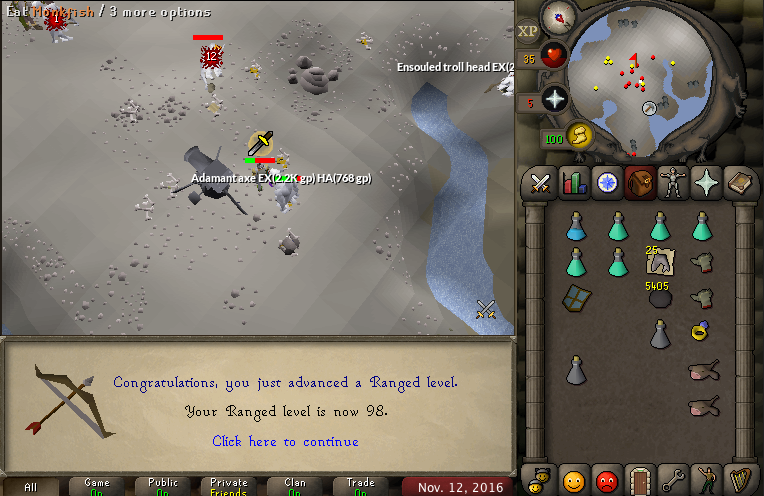Click the compass to face north
Image resolution: width=764 pixels, height=496 pixels.
[x=557, y=17]
